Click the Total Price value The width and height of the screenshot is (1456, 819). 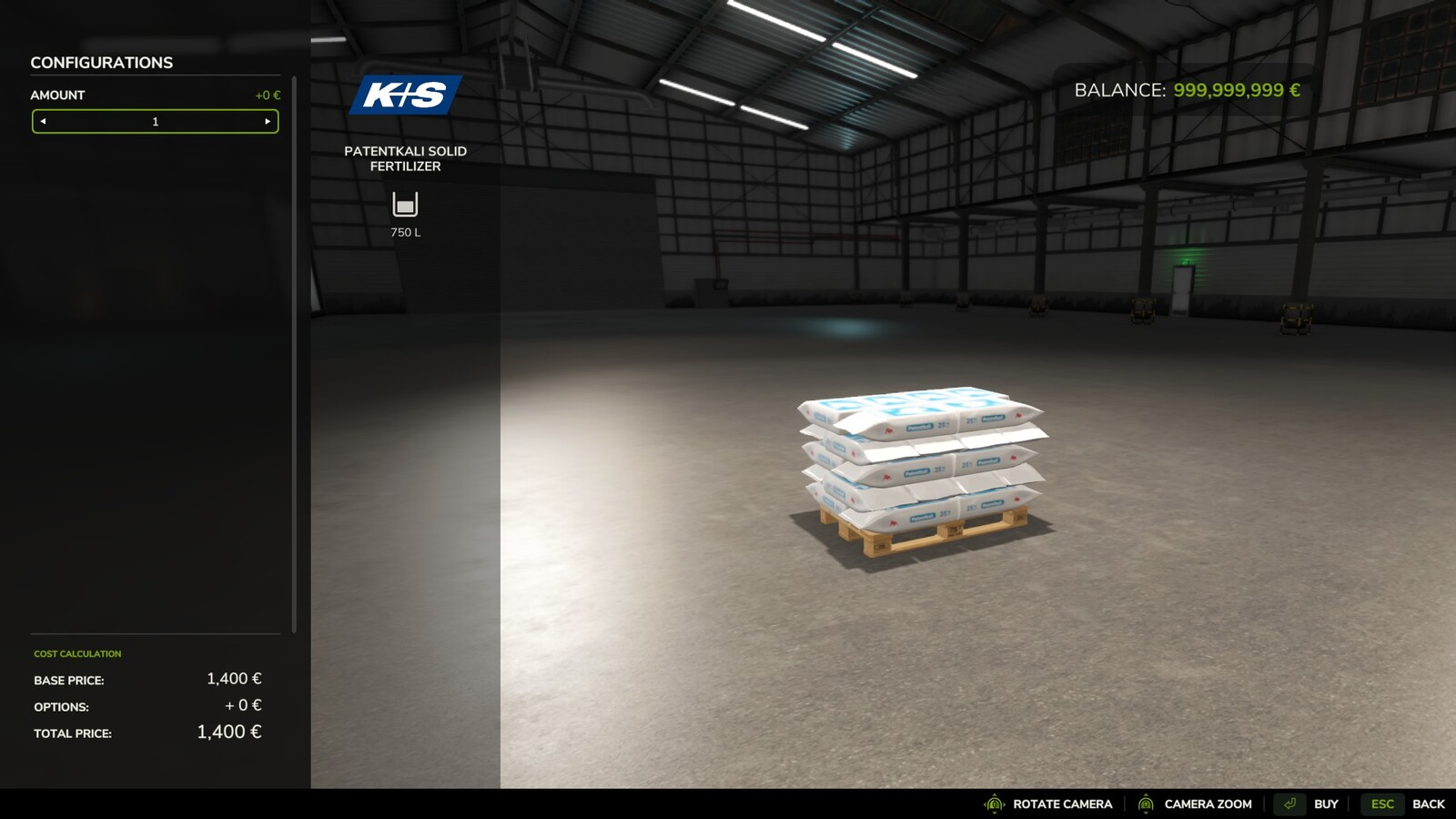coord(228,732)
